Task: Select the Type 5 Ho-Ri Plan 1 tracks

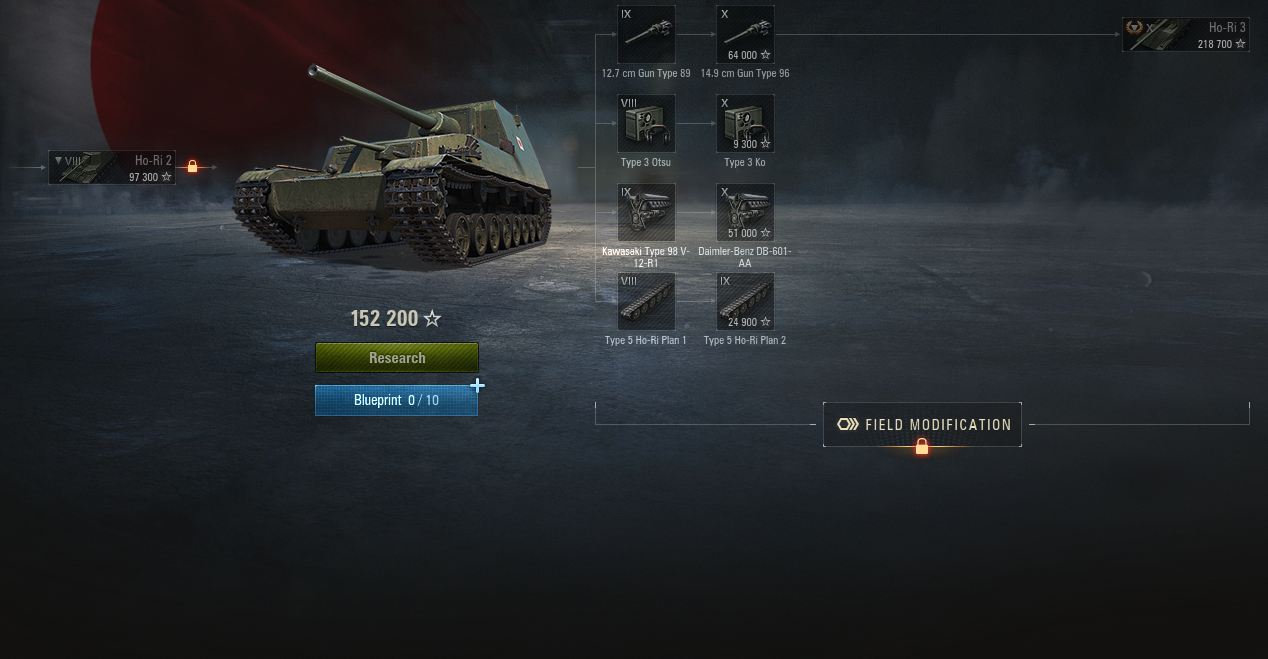Action: [x=646, y=301]
